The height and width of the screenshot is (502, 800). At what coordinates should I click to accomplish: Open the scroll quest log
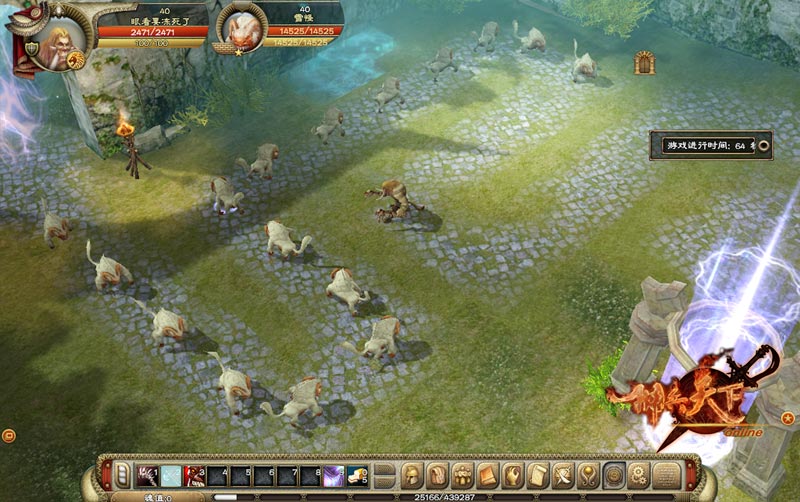click(x=537, y=473)
